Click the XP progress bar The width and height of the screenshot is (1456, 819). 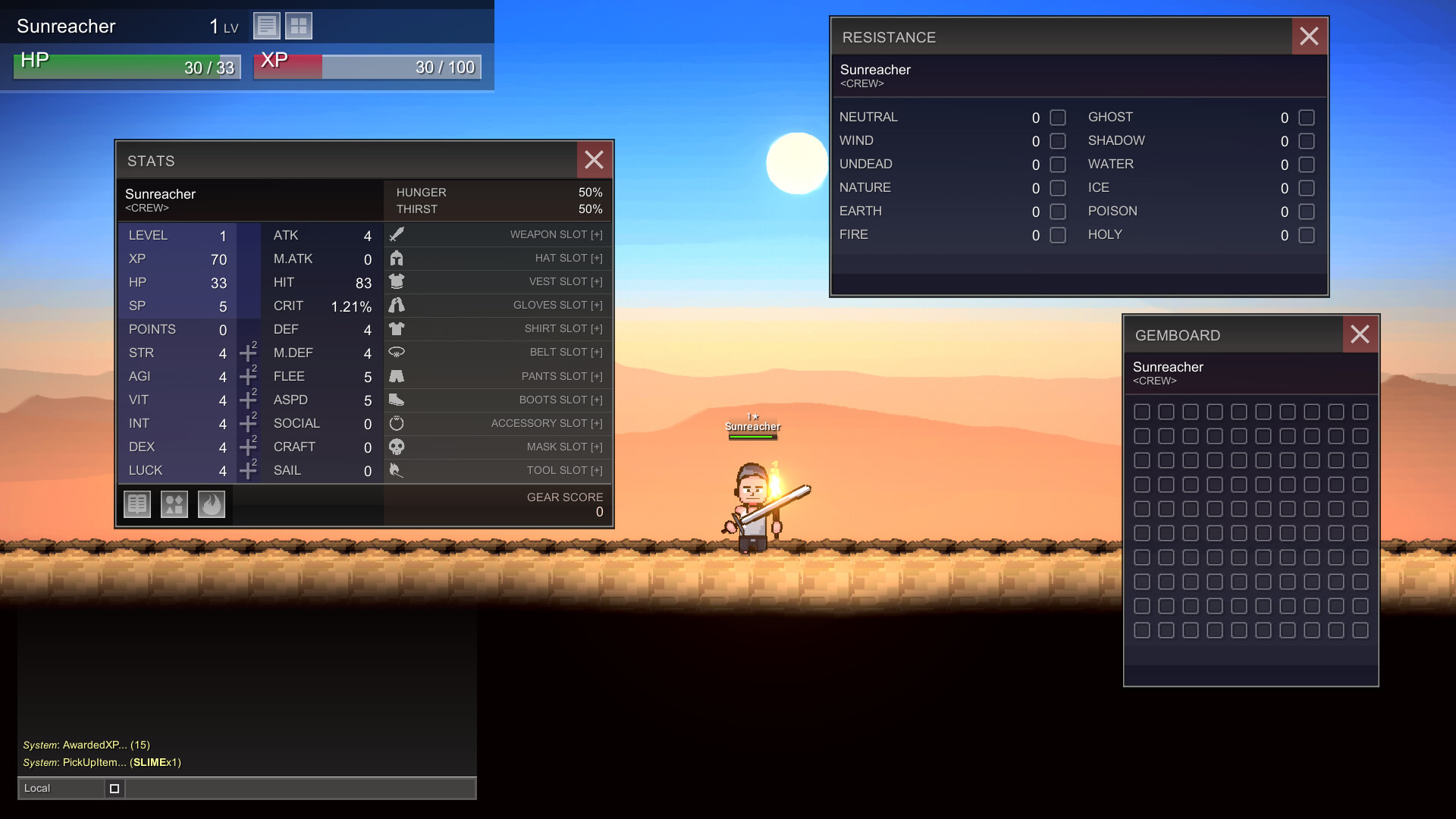pyautogui.click(x=368, y=66)
